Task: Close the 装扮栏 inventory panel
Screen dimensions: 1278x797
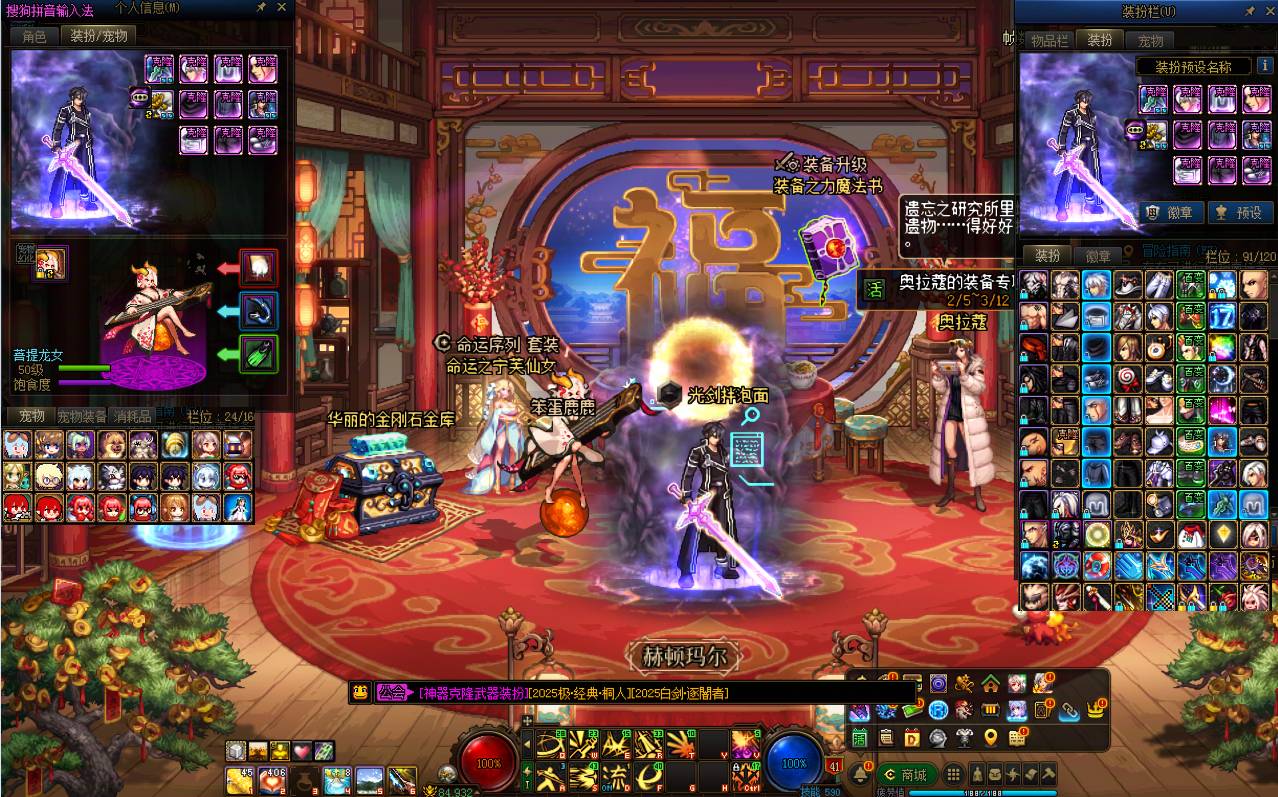Action: (x=1266, y=10)
